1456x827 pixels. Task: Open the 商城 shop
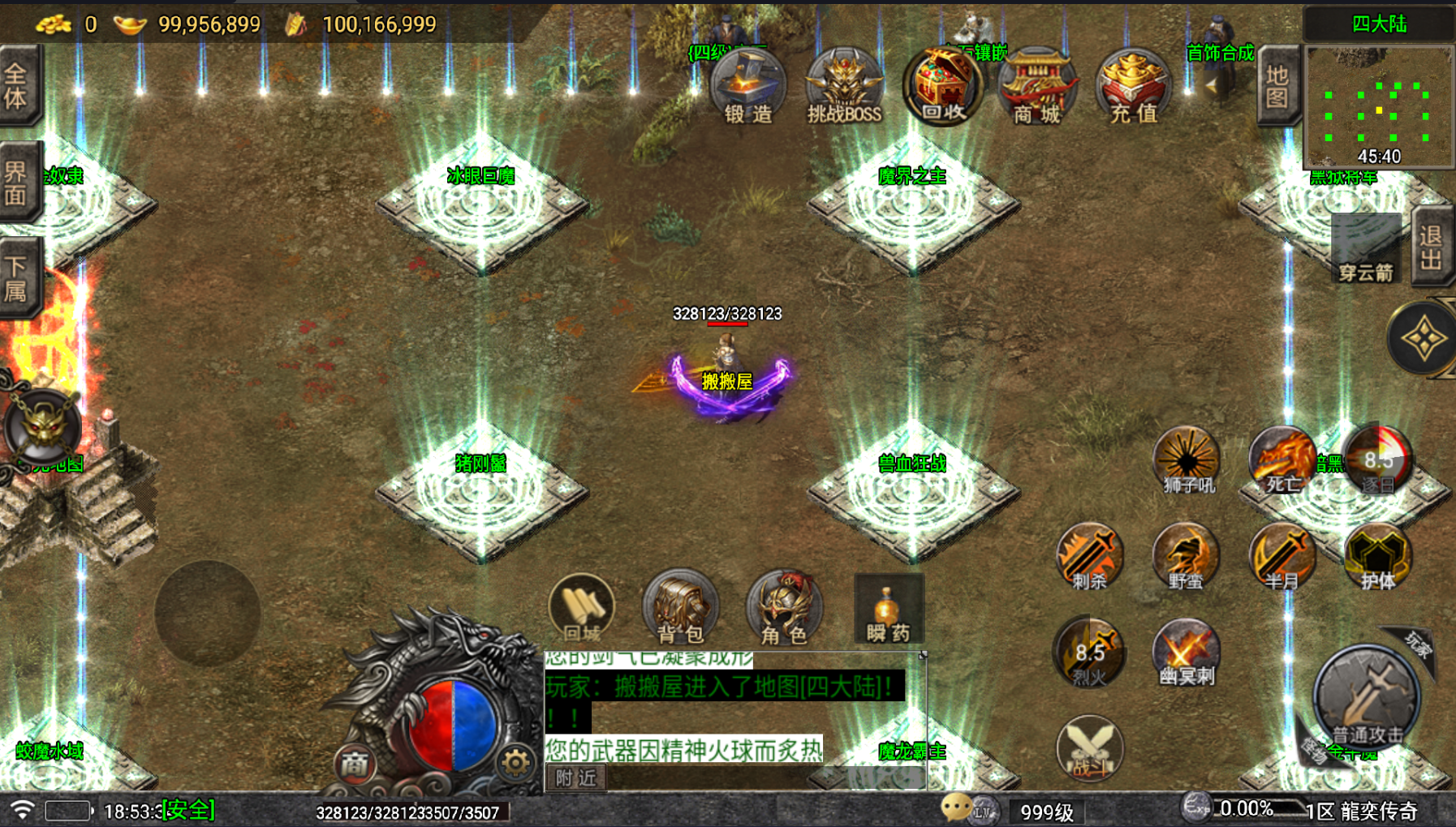pyautogui.click(x=1037, y=87)
